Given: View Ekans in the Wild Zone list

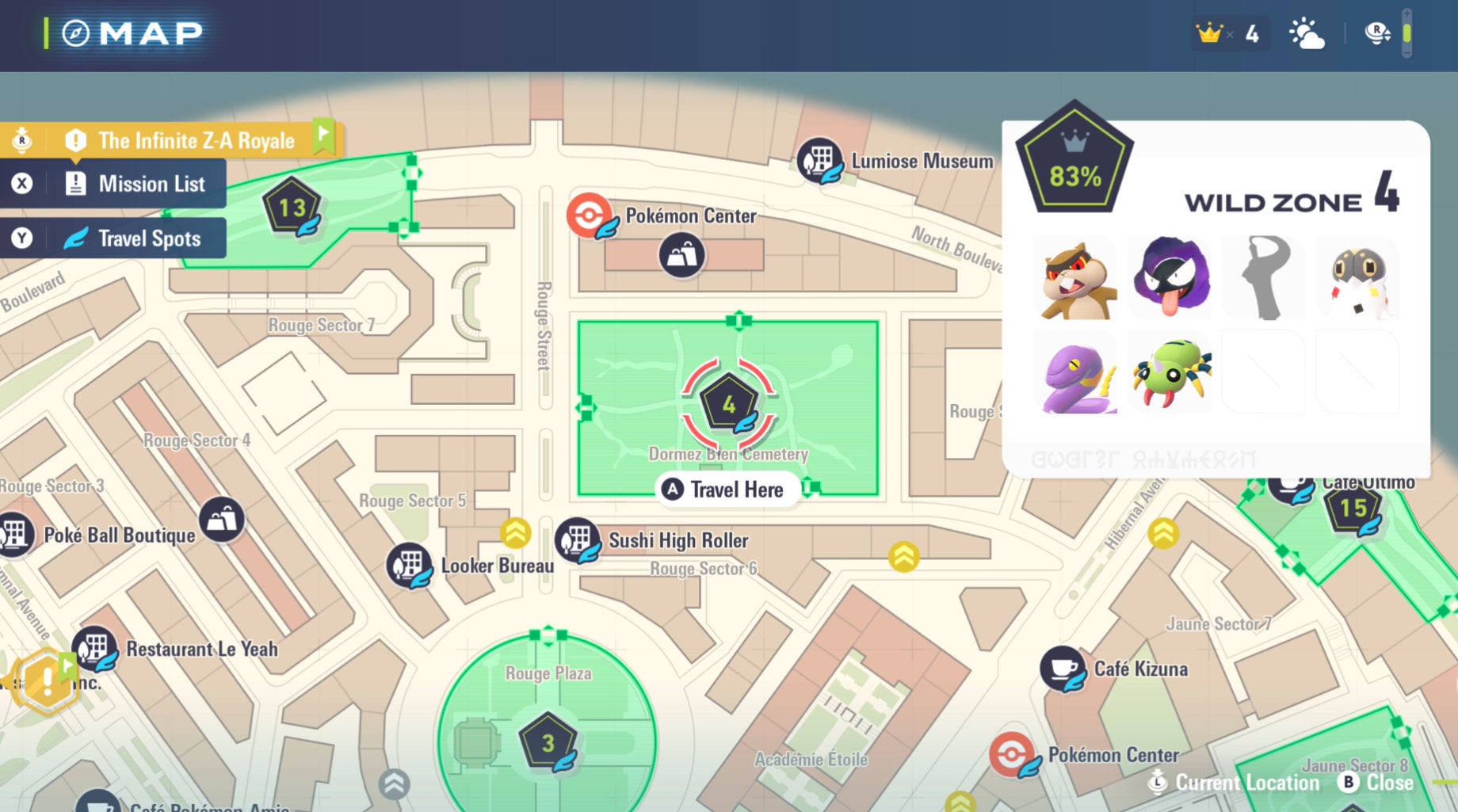Looking at the screenshot, I should tap(1077, 373).
